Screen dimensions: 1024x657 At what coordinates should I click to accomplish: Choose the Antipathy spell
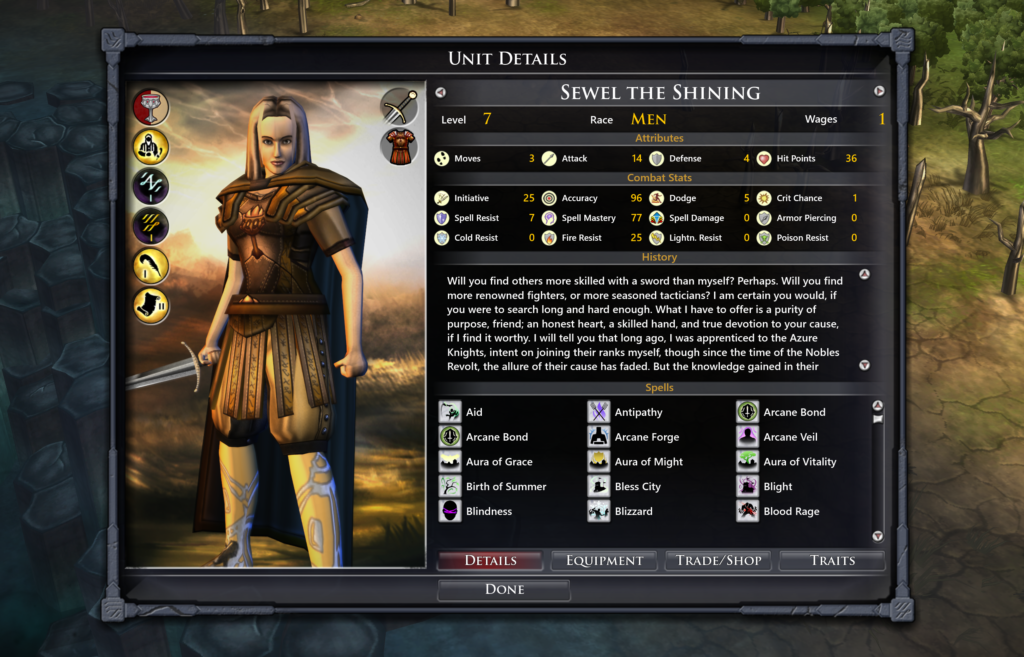point(638,412)
